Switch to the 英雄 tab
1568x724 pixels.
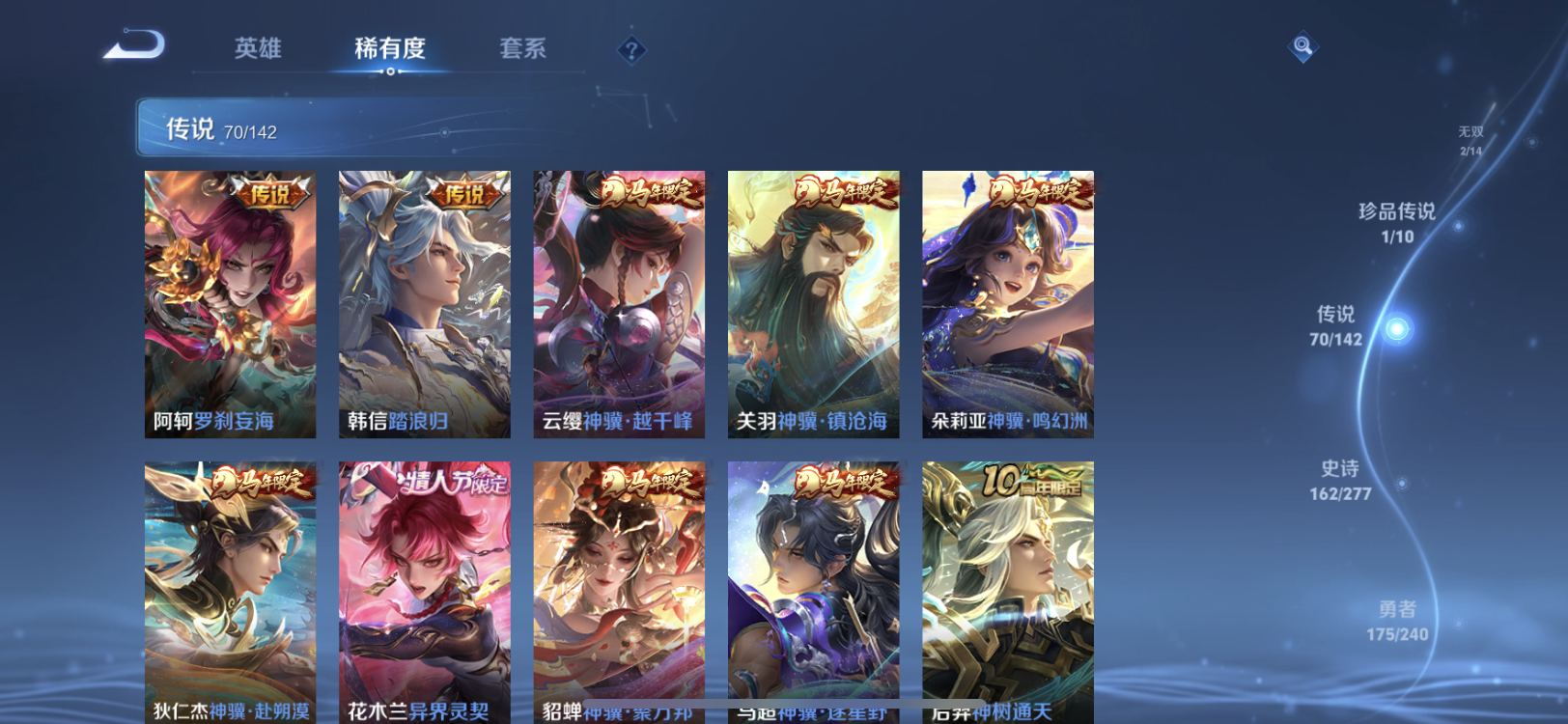click(x=256, y=50)
